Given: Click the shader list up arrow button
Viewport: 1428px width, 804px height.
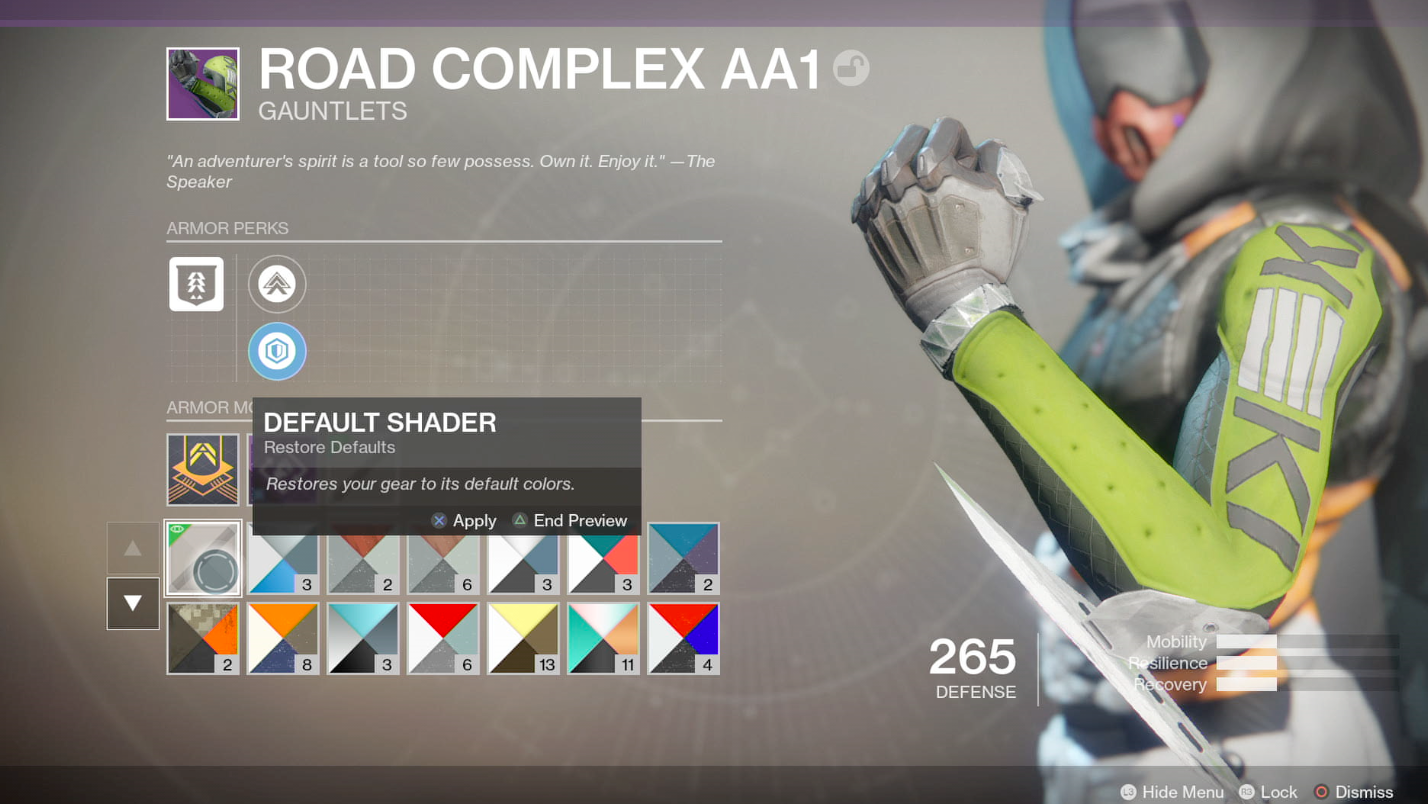Looking at the screenshot, I should 133,548.
